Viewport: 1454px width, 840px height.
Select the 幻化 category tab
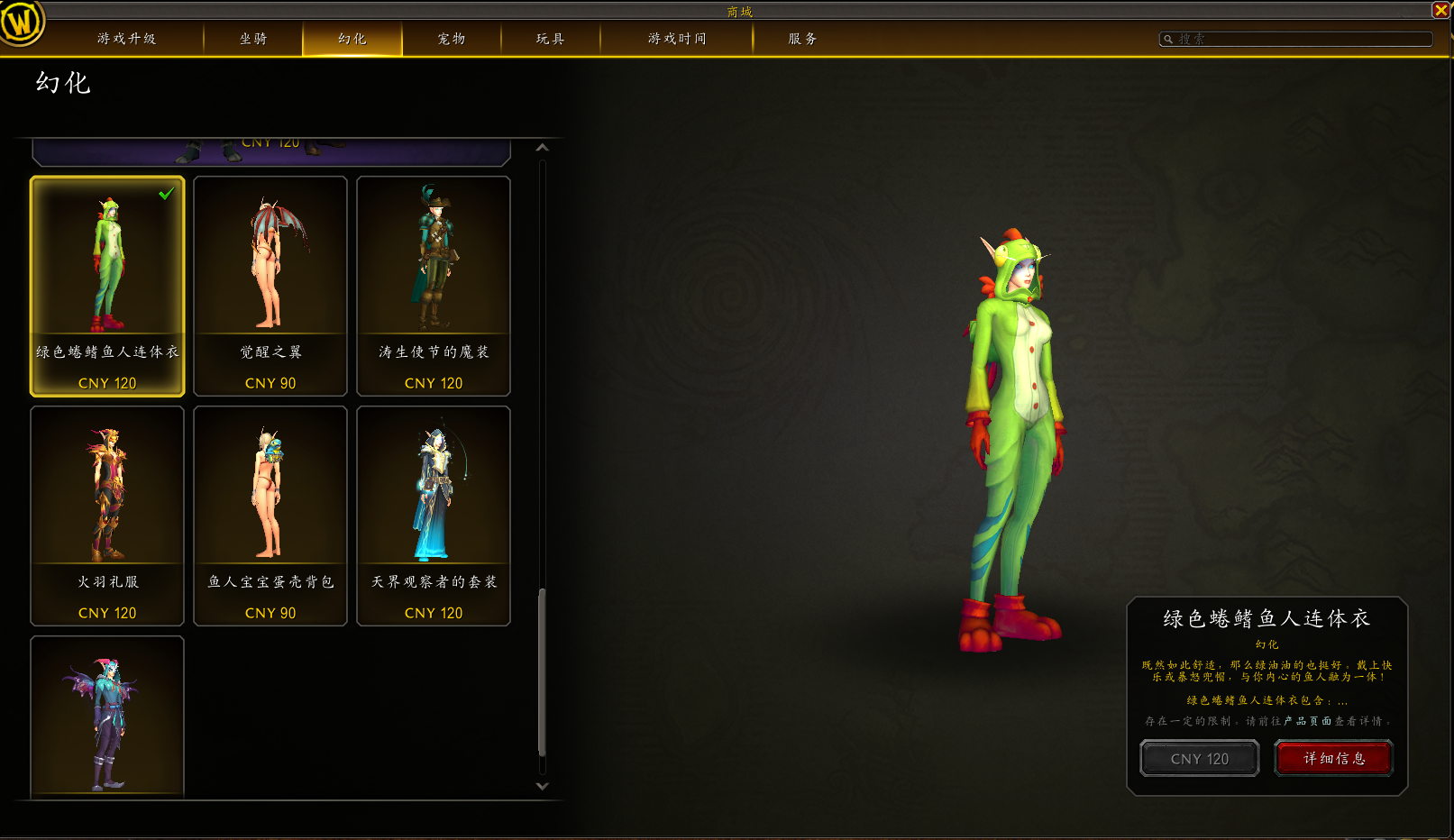[x=352, y=39]
